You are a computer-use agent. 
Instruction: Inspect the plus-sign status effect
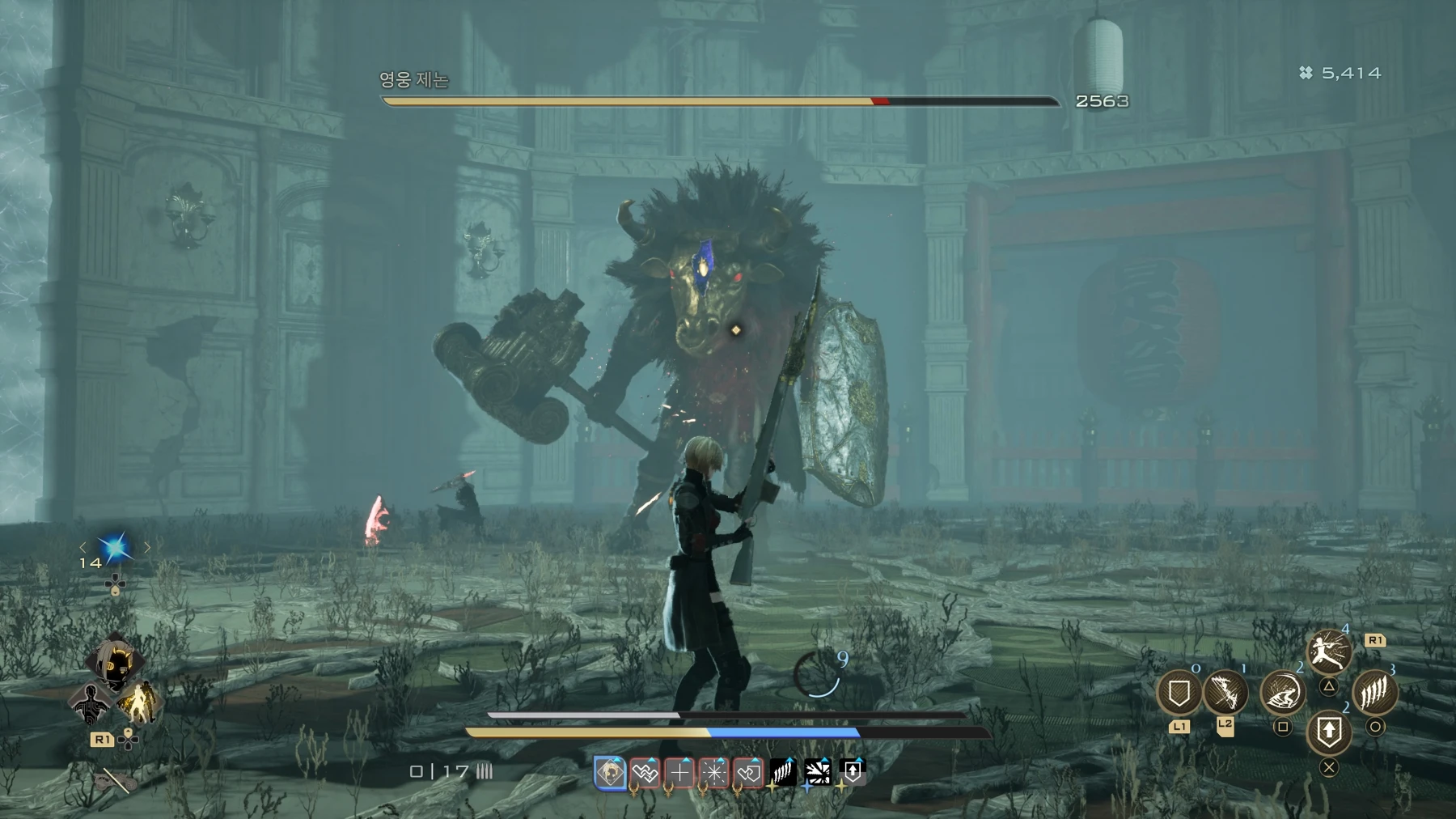pyautogui.click(x=679, y=773)
